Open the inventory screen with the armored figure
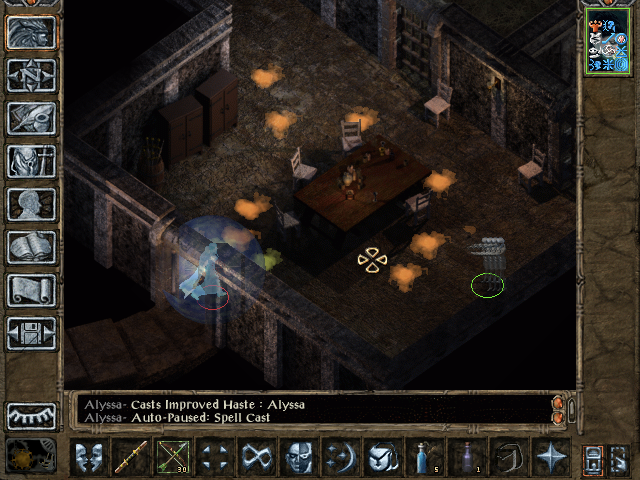Screen dimensions: 640x480 coord(31,161)
